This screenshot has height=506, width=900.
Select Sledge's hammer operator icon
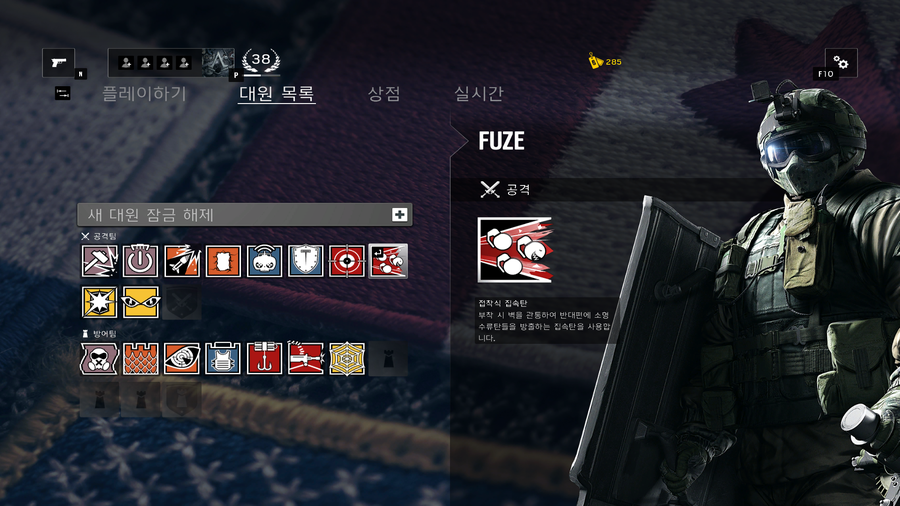point(99,261)
